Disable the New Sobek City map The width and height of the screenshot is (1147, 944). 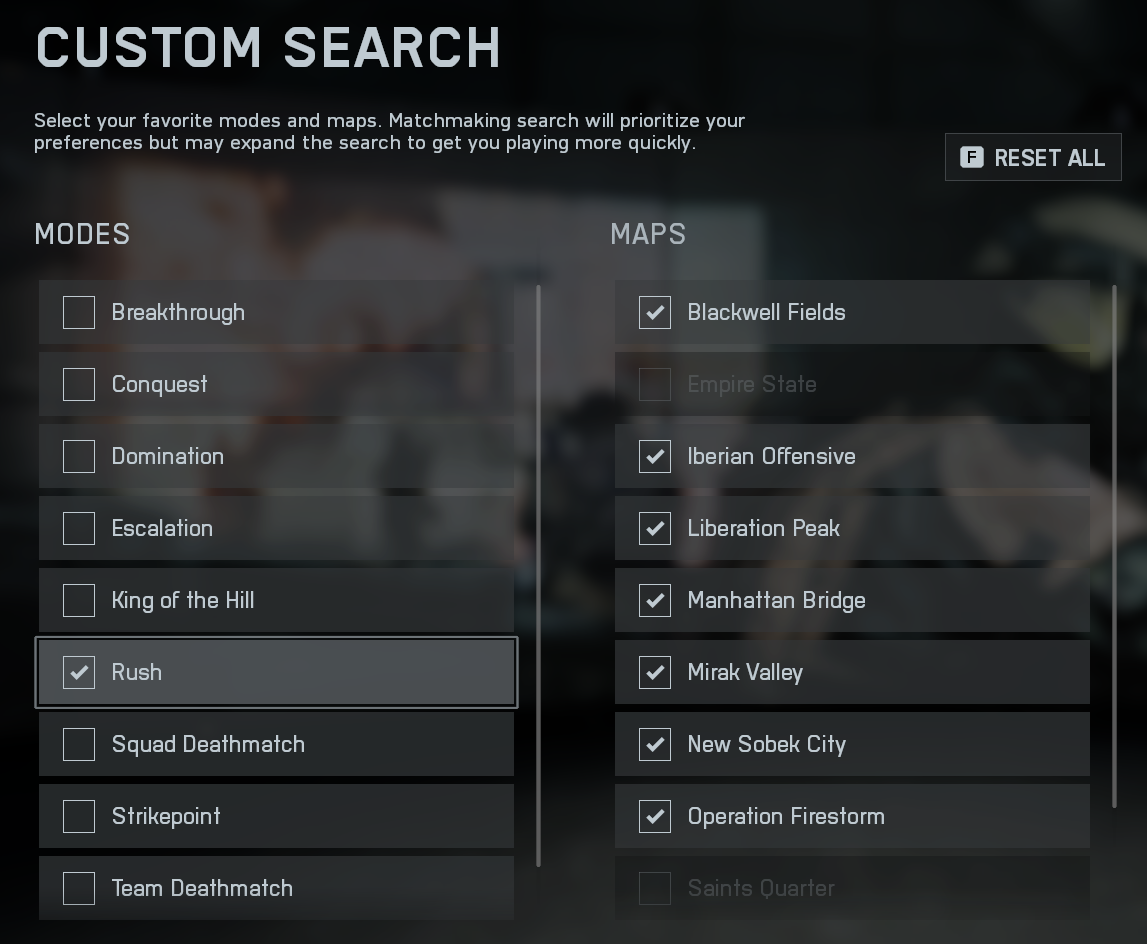(655, 744)
